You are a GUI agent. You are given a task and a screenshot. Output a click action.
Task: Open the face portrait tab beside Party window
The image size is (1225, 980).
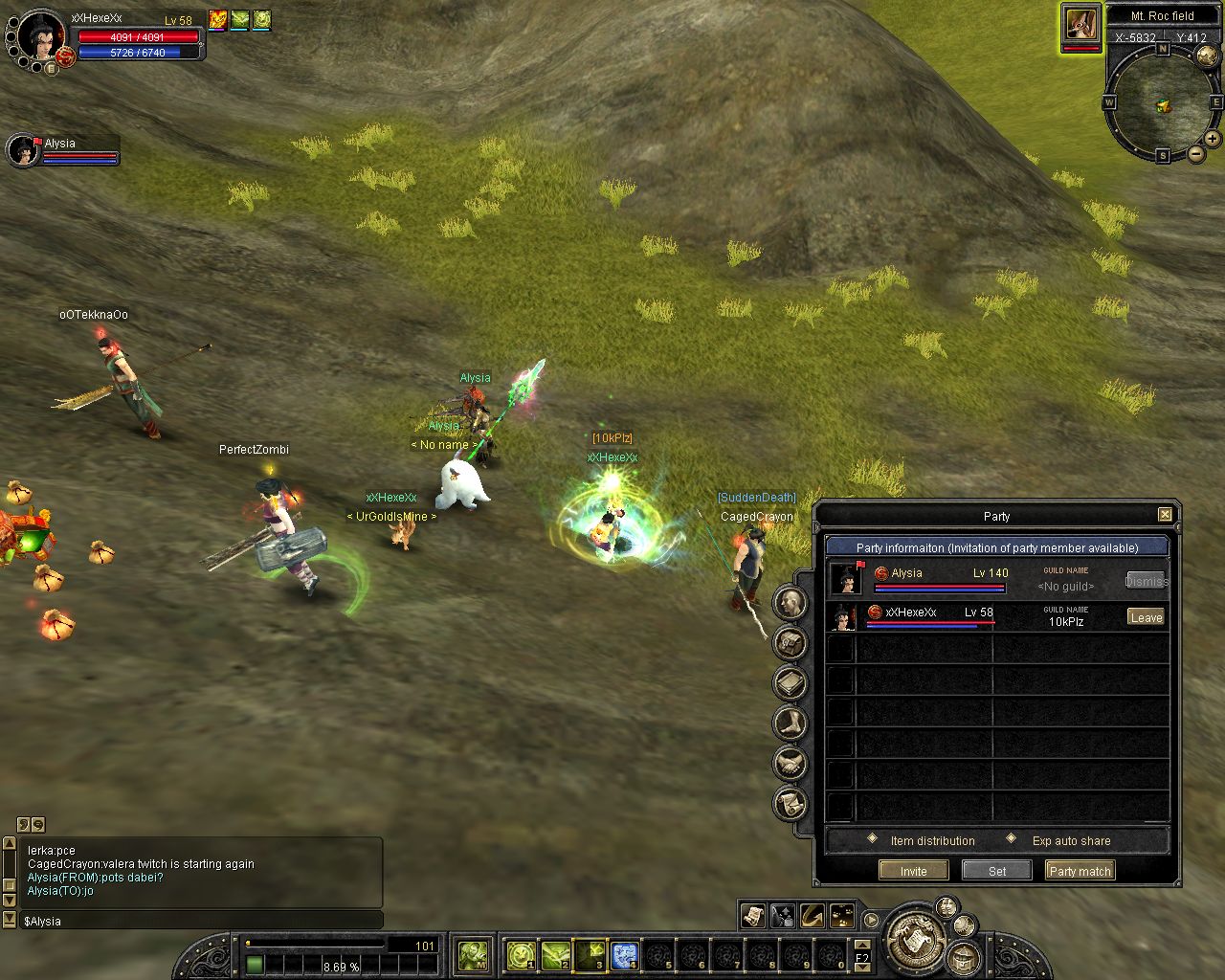791,602
